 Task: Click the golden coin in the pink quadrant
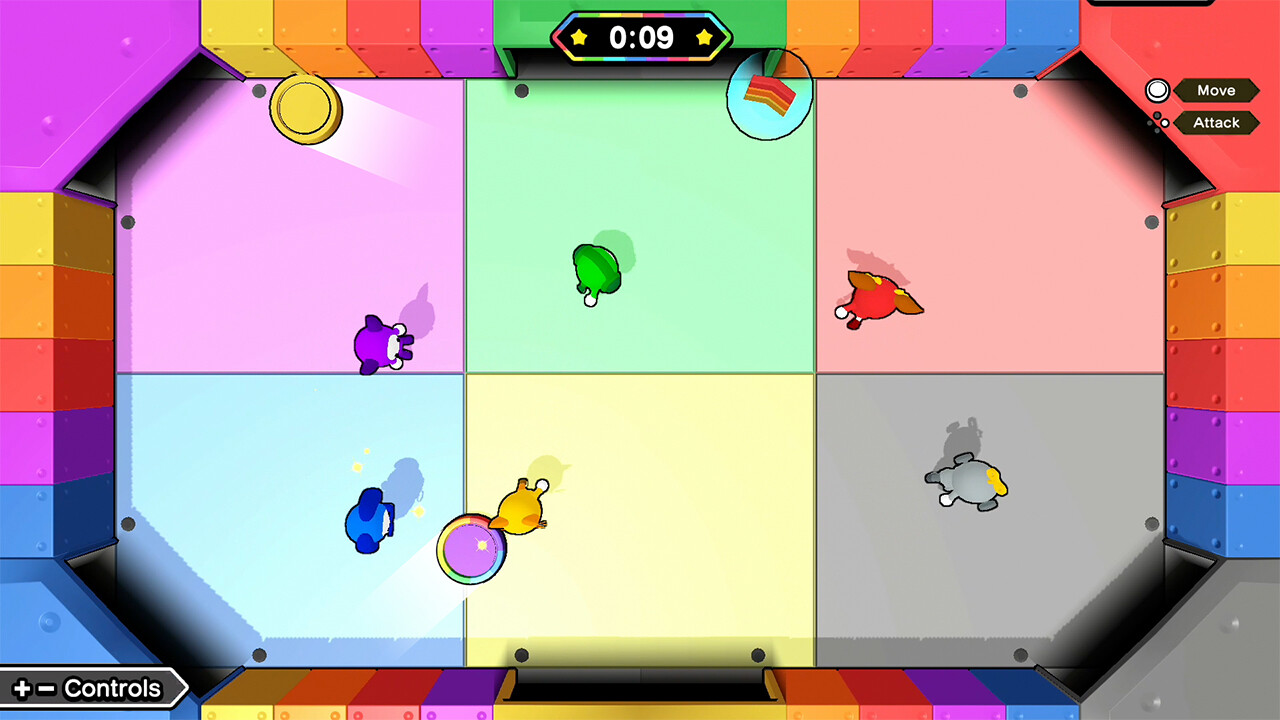point(305,110)
